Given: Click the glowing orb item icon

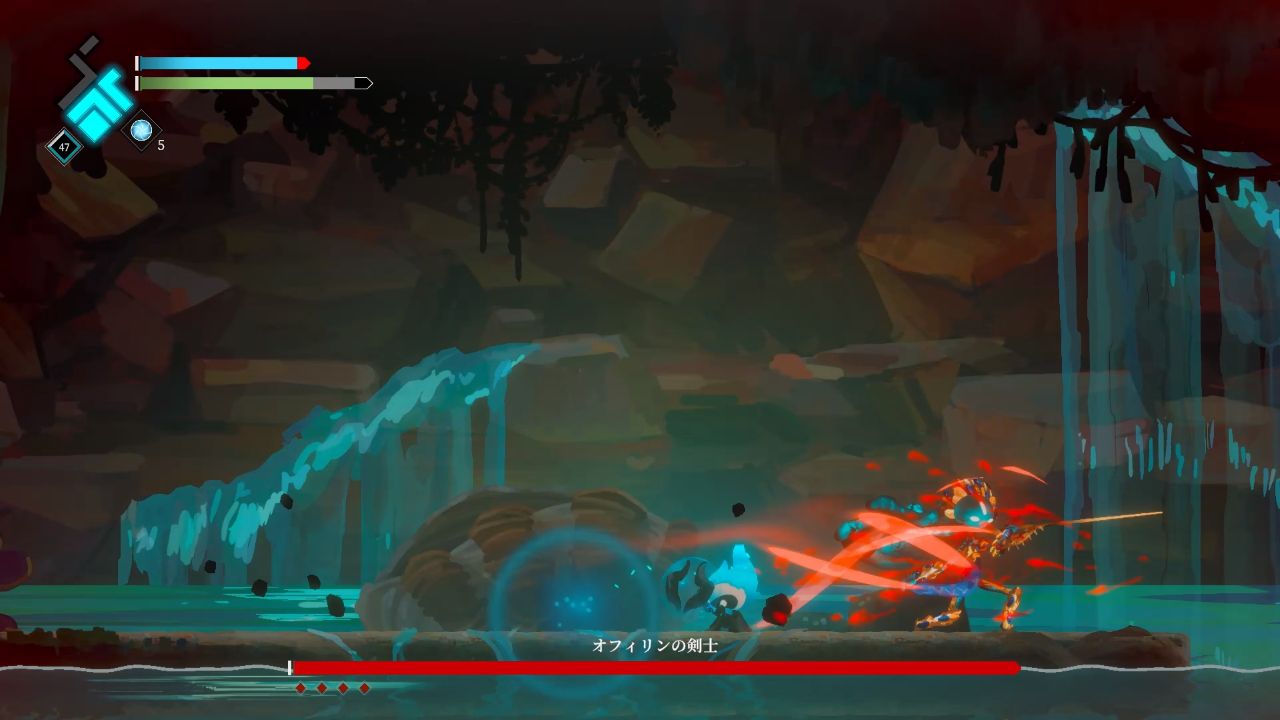Looking at the screenshot, I should click(x=141, y=130).
